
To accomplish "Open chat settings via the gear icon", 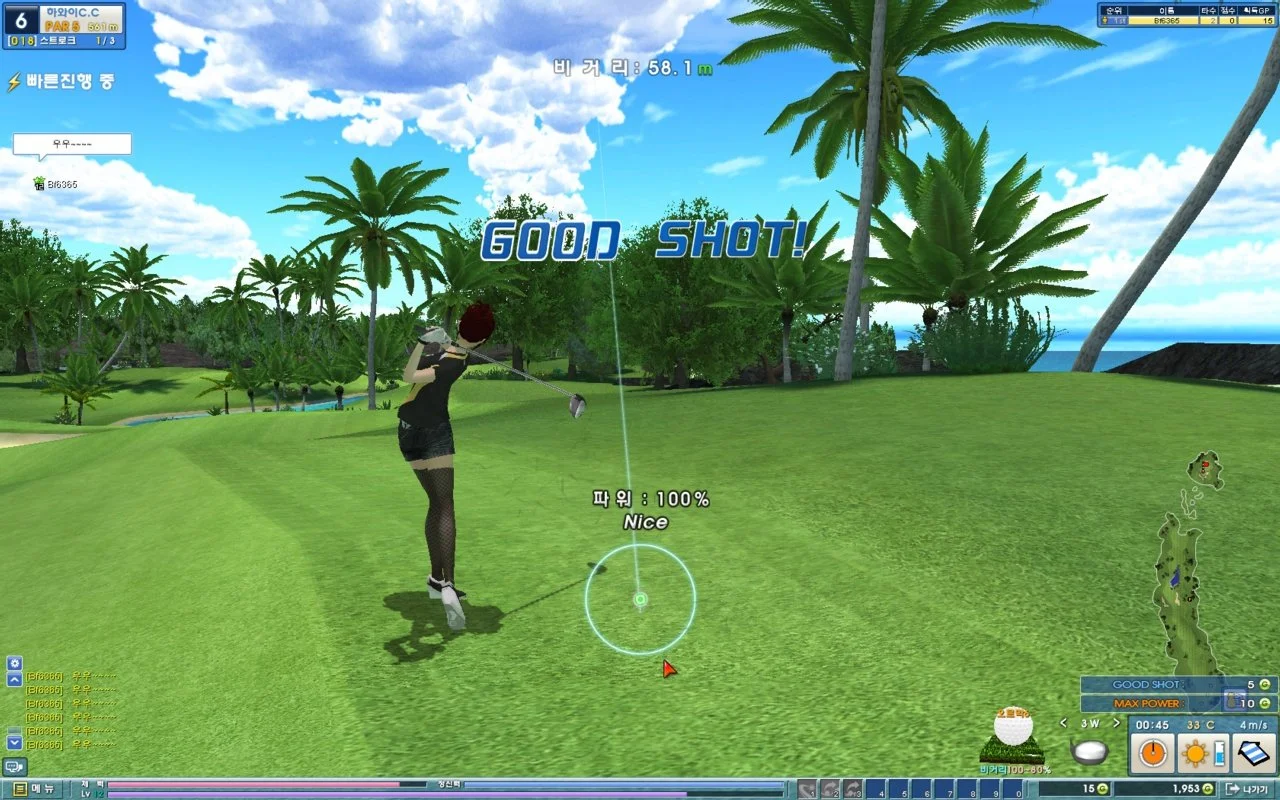I will click(x=14, y=663).
